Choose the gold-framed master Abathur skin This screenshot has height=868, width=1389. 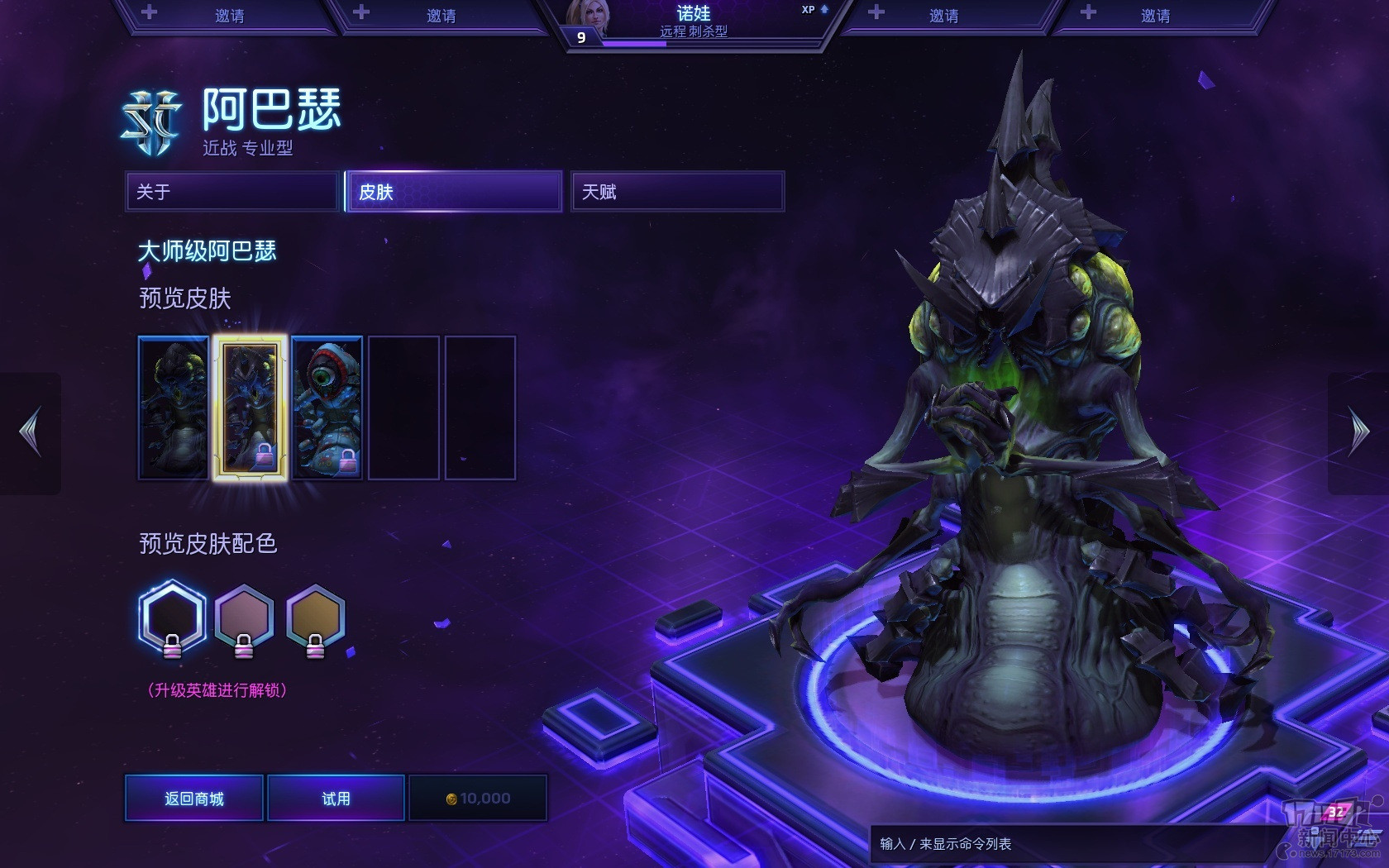tap(250, 408)
